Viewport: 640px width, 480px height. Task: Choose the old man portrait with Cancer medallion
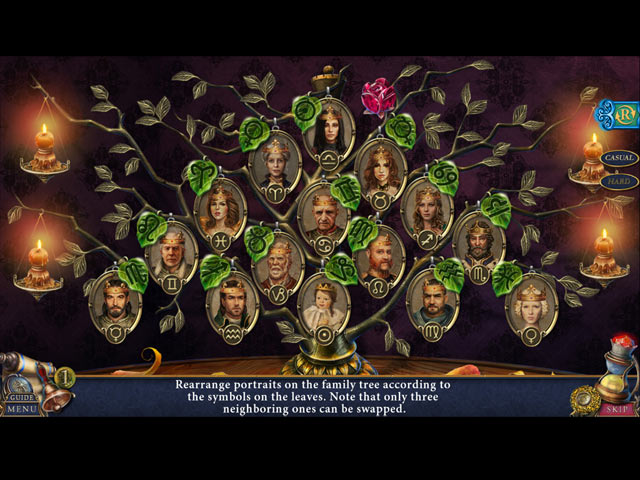tap(323, 212)
